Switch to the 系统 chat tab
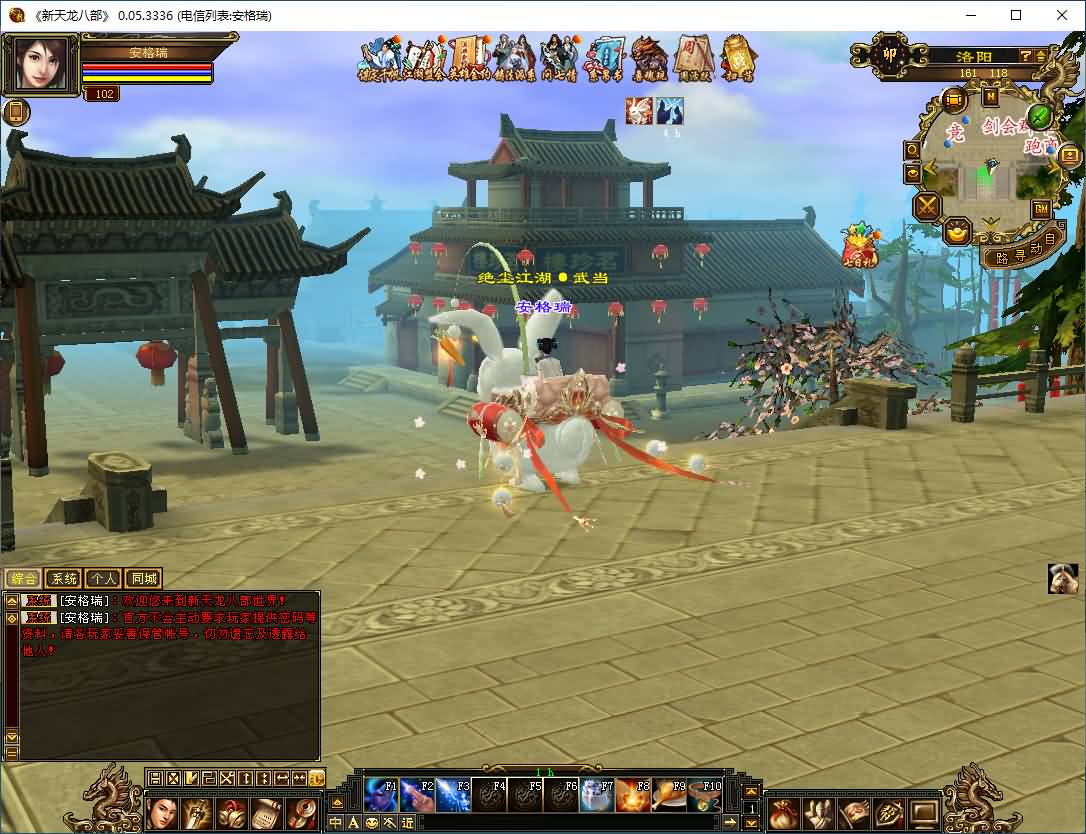Screen dimensions: 1086x834 click(x=63, y=578)
